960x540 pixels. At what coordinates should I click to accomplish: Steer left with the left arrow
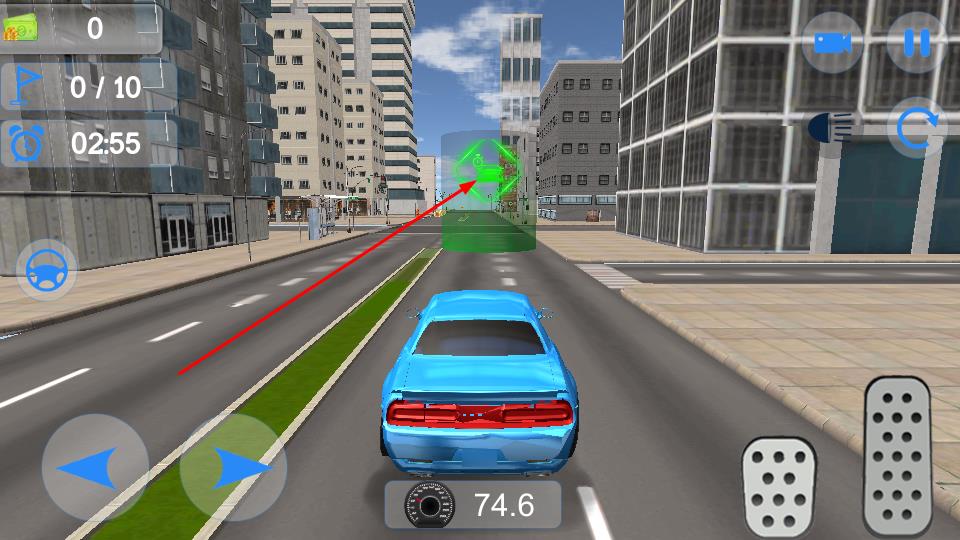[x=95, y=467]
